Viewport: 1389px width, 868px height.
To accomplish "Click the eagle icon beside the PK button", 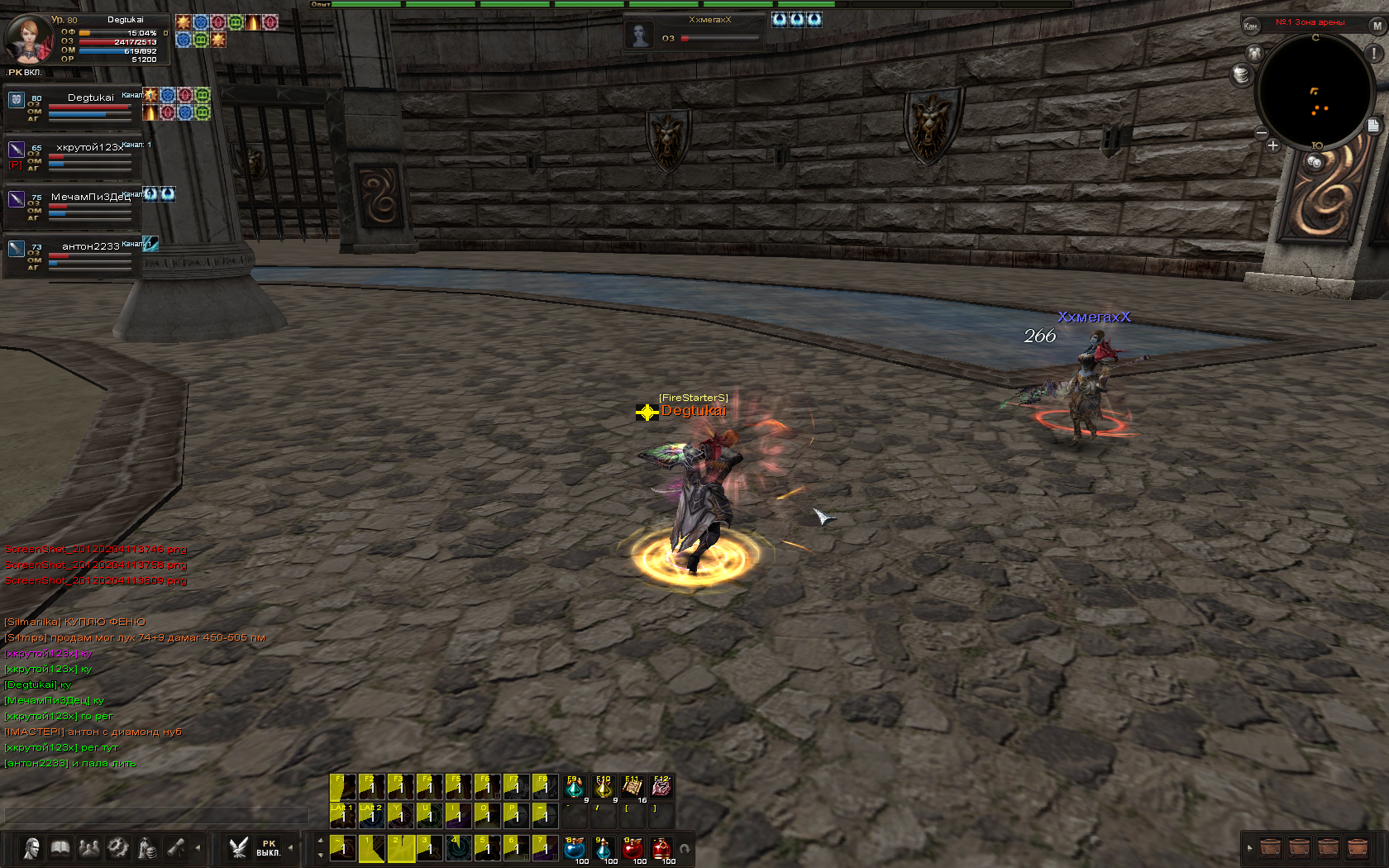I will tap(239, 848).
